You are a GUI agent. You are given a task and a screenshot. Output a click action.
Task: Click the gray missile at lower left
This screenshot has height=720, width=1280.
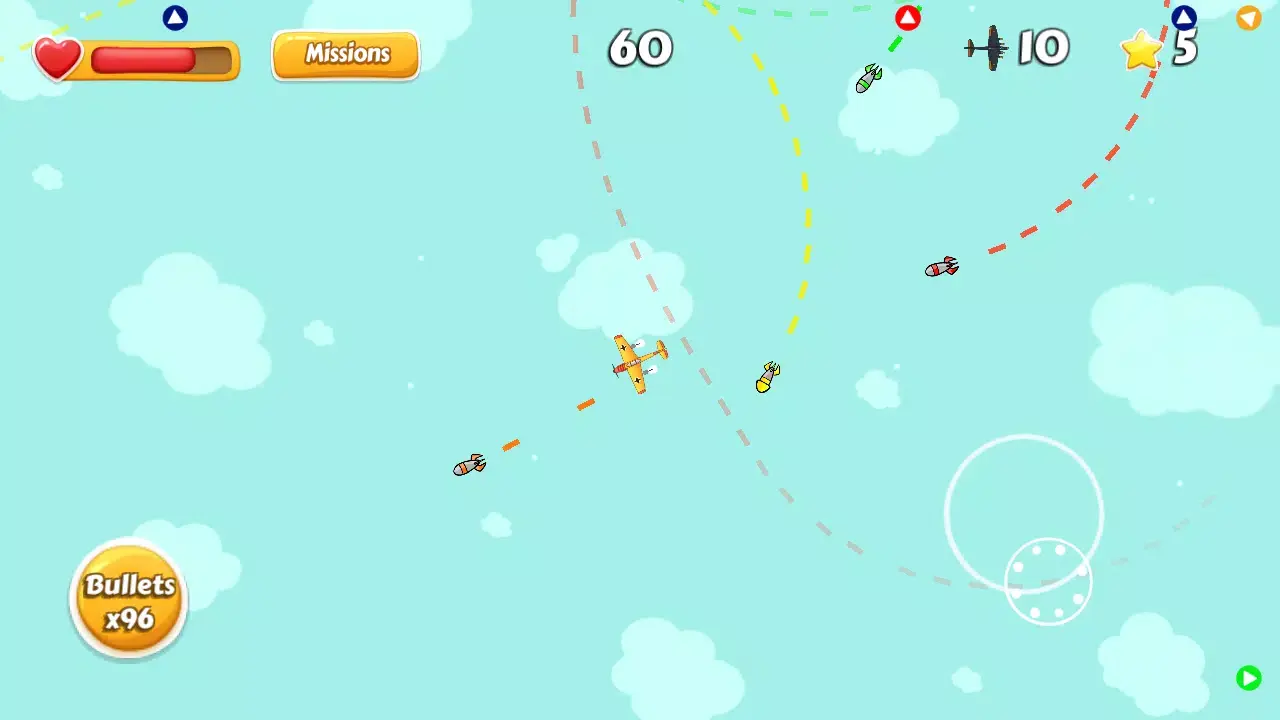coord(469,465)
